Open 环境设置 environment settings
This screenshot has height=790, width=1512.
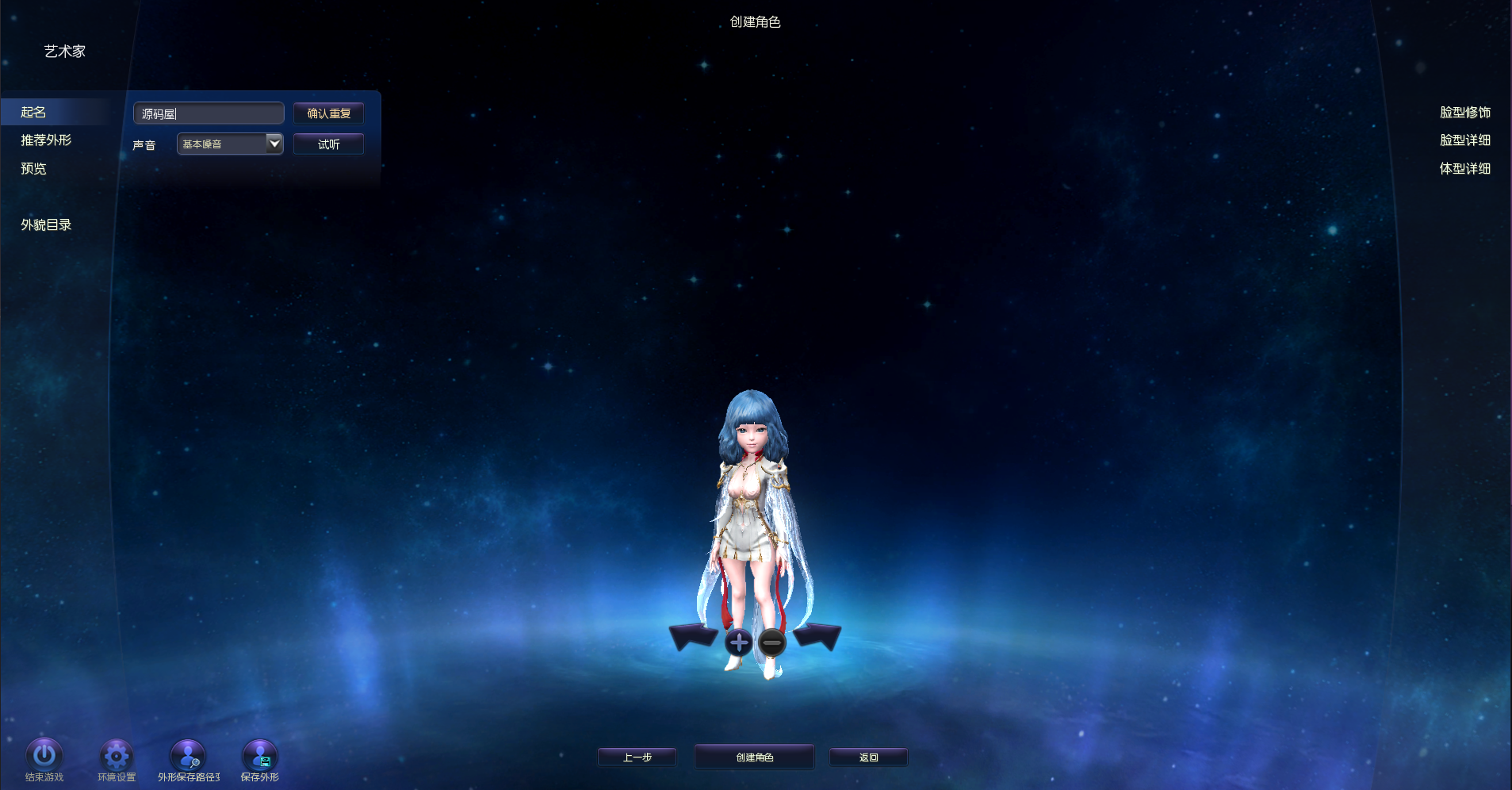(117, 755)
